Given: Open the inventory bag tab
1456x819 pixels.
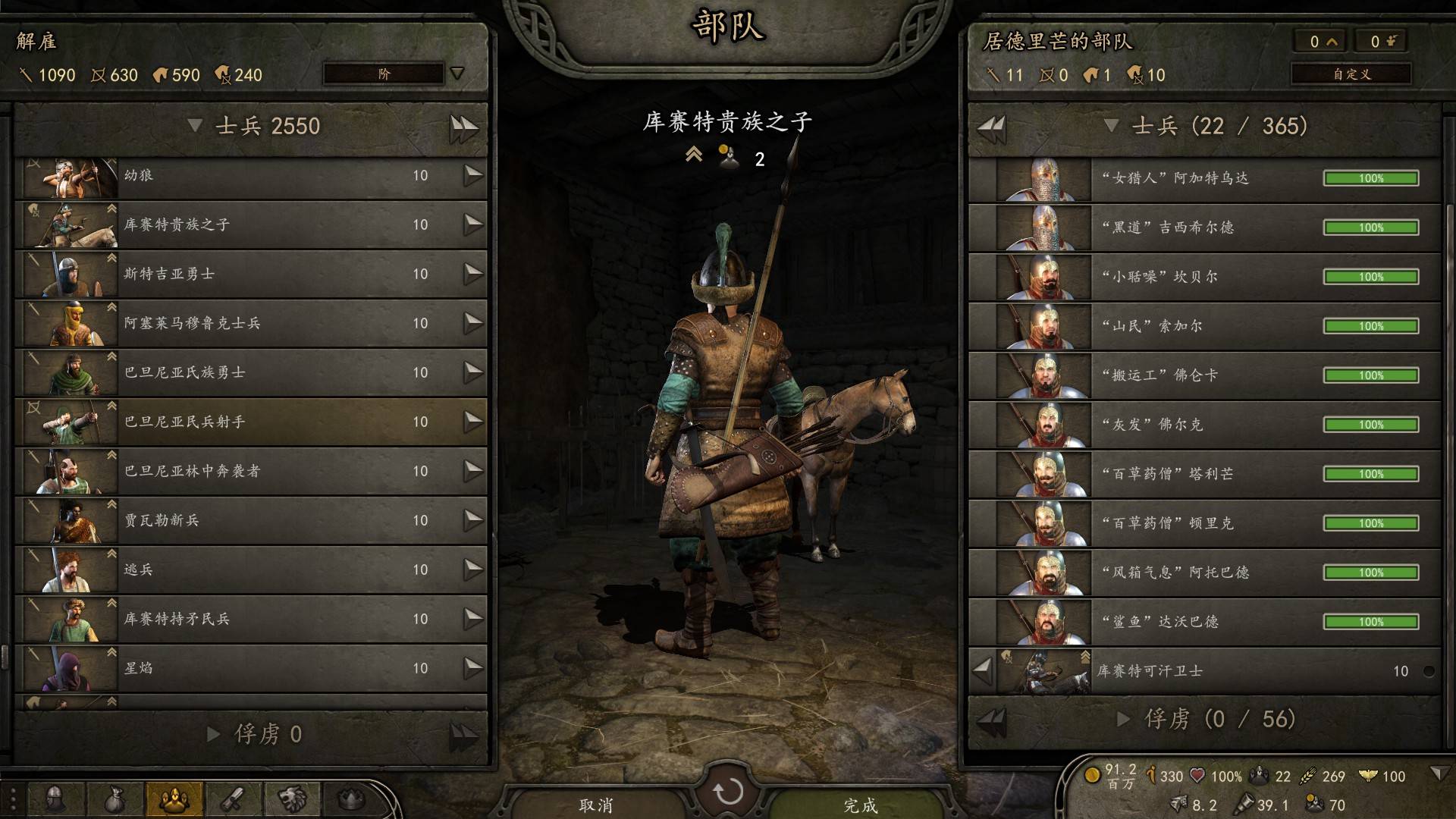Looking at the screenshot, I should [114, 799].
